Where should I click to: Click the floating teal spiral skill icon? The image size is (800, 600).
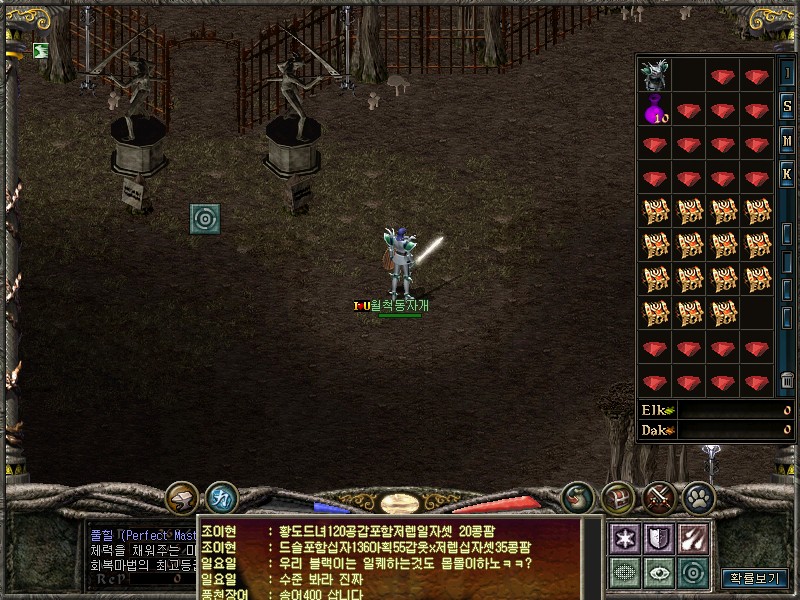click(205, 218)
